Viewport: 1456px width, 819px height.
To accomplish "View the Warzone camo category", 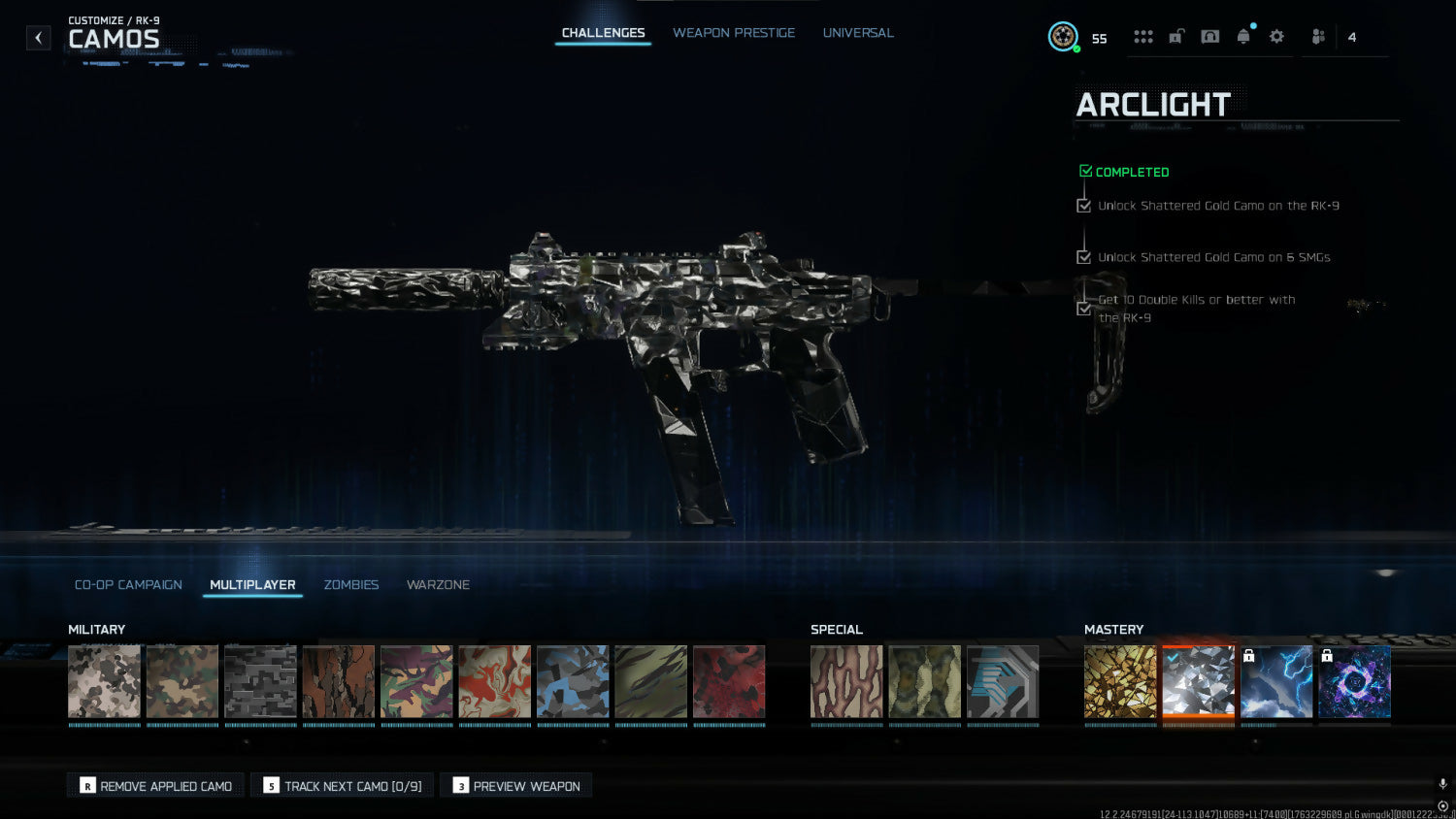I will click(x=438, y=585).
